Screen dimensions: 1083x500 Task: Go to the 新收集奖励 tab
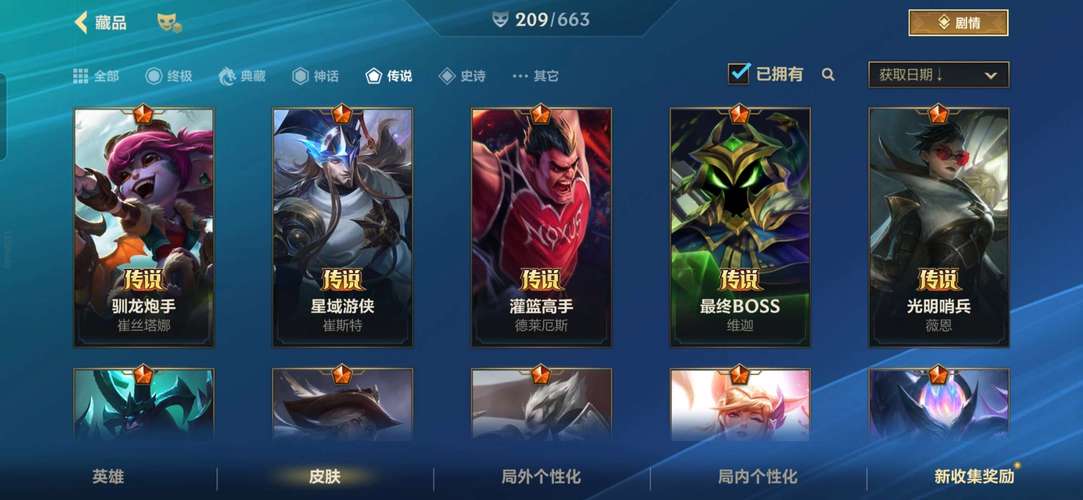pos(974,477)
